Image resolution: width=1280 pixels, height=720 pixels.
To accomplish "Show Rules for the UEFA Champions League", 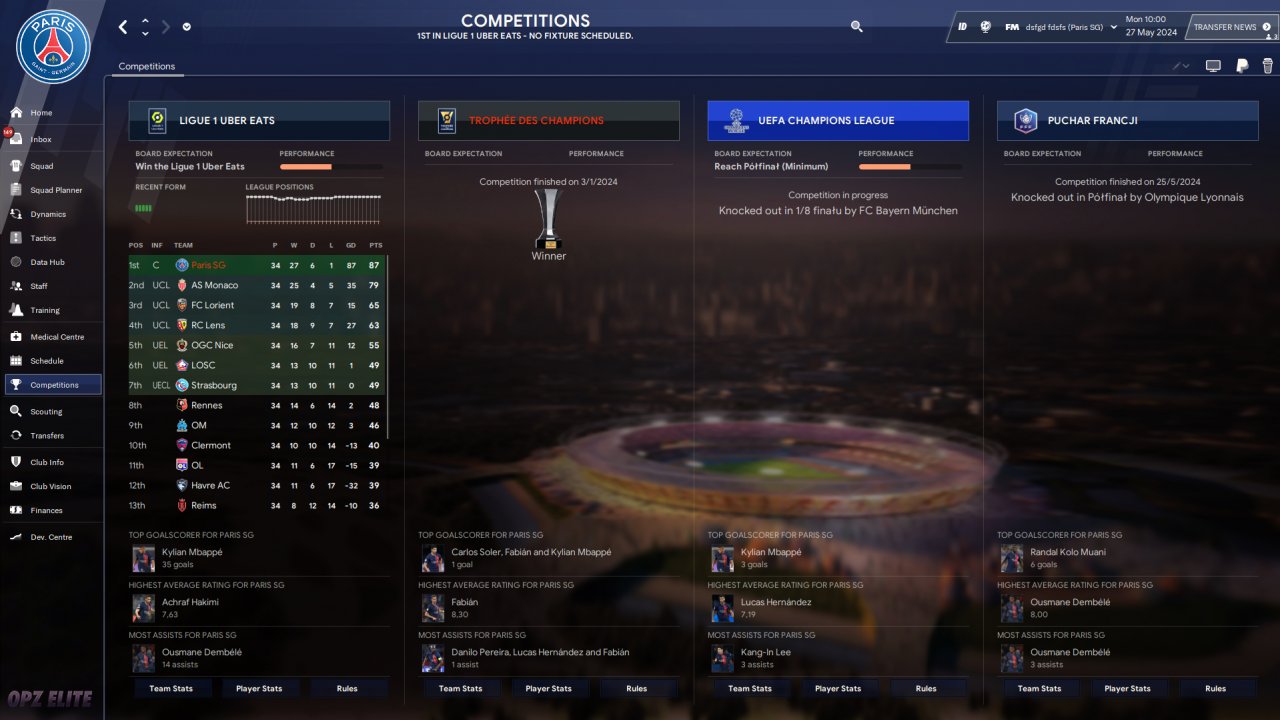I will 926,688.
